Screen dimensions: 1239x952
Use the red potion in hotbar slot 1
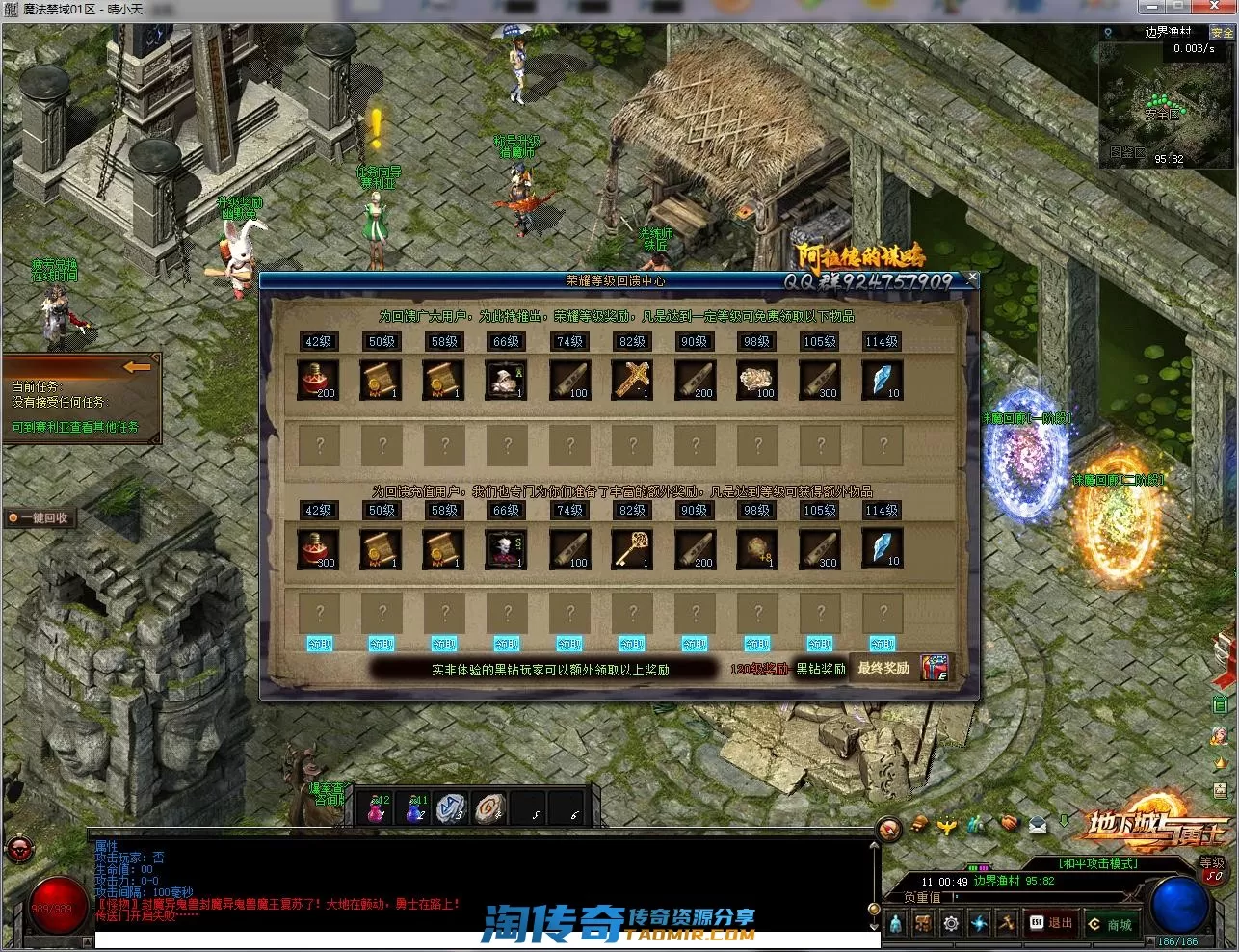point(377,810)
